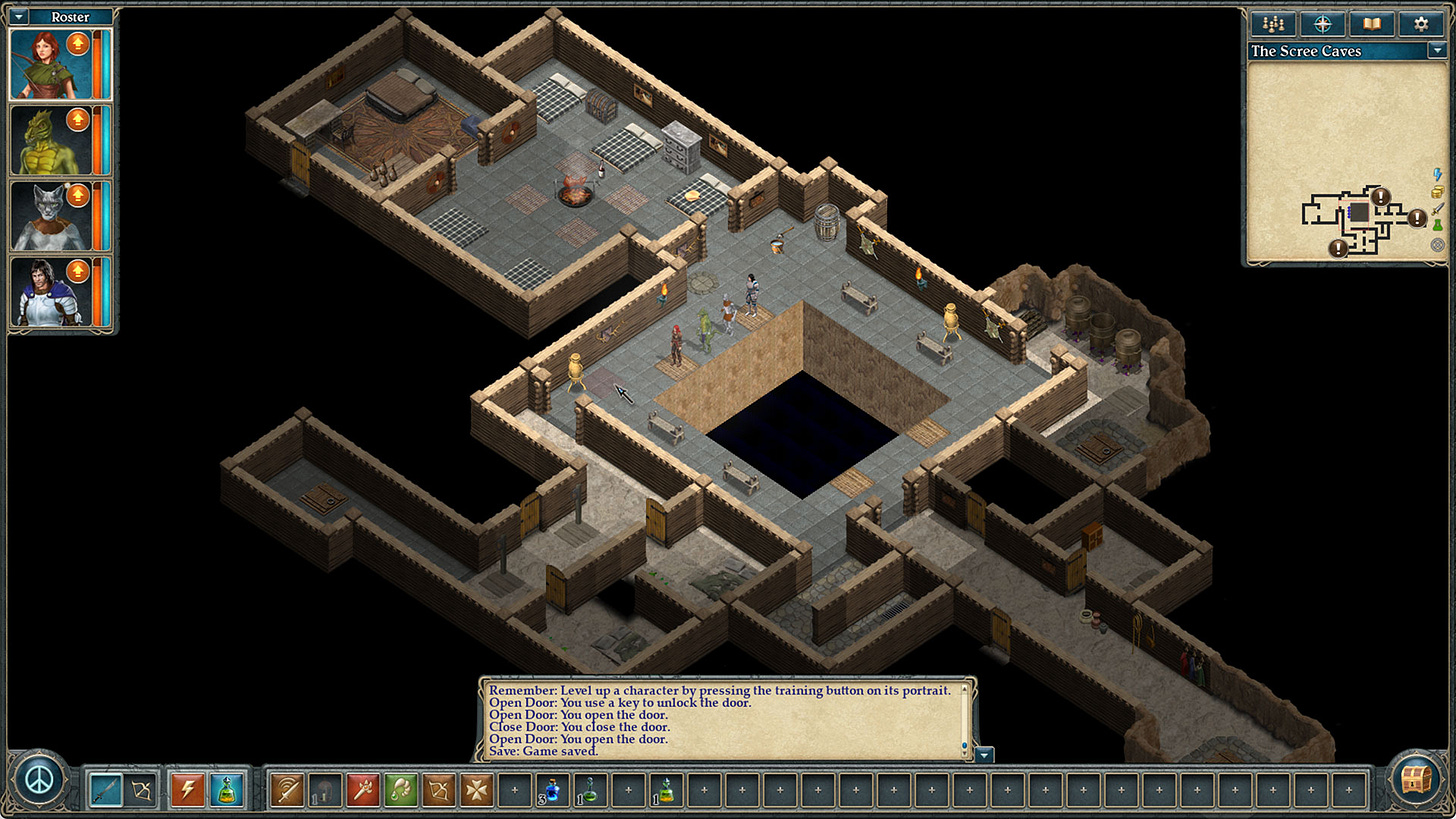This screenshot has width=1456, height=819.
Task: Open the orange lightning abilities button
Action: pyautogui.click(x=187, y=789)
